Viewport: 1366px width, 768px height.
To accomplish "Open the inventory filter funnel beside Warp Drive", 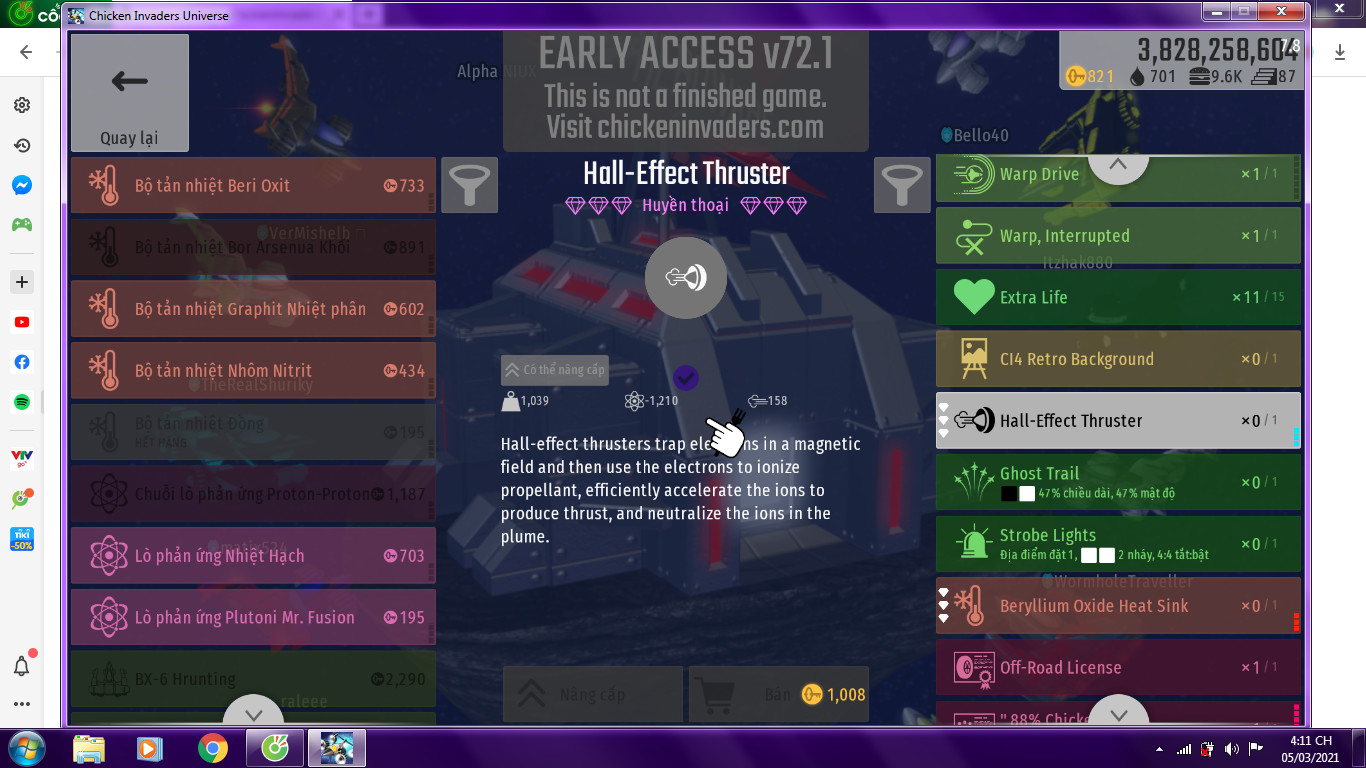I will tap(902, 185).
